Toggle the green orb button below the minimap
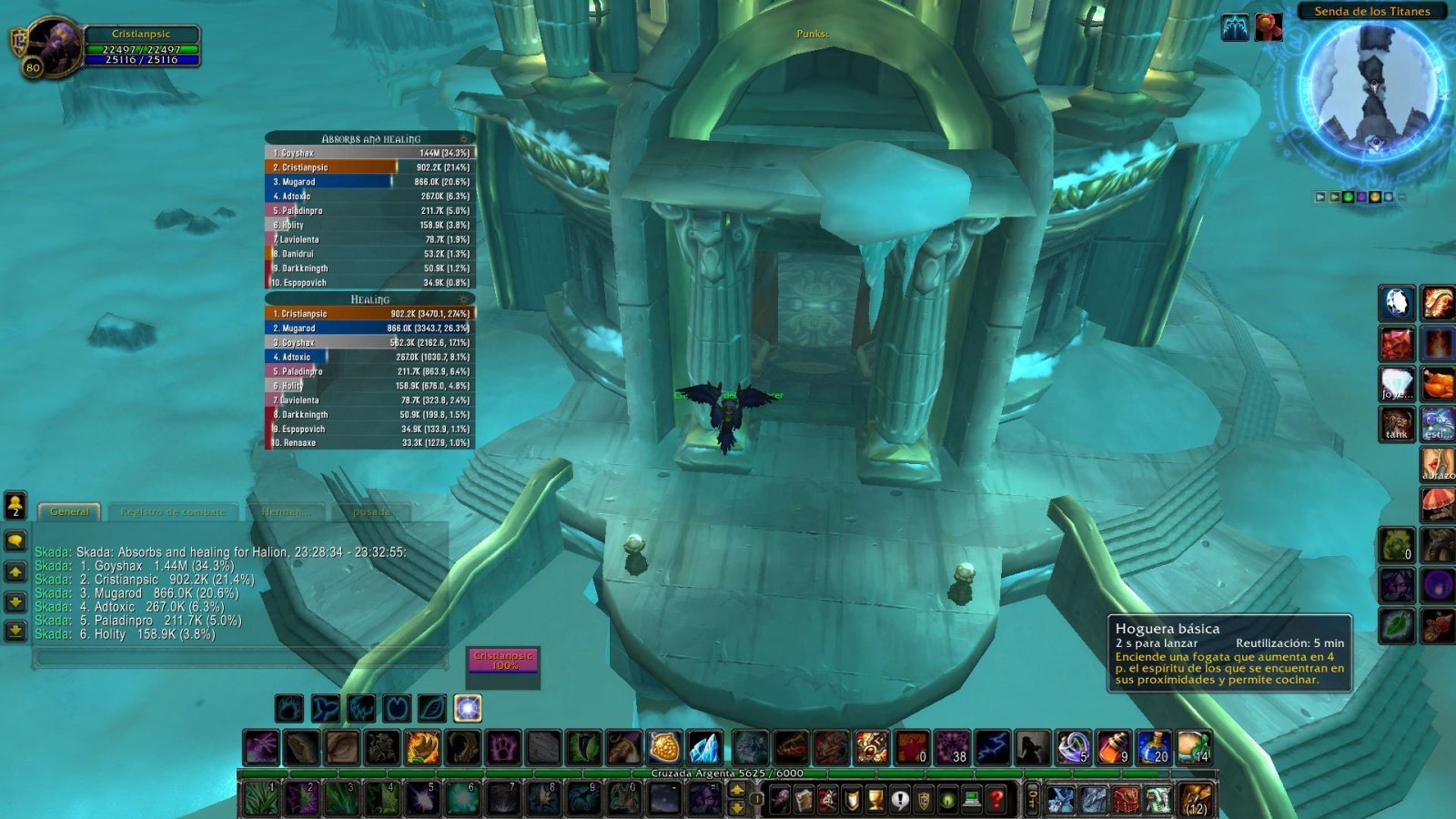This screenshot has height=819, width=1456. pos(1348,197)
